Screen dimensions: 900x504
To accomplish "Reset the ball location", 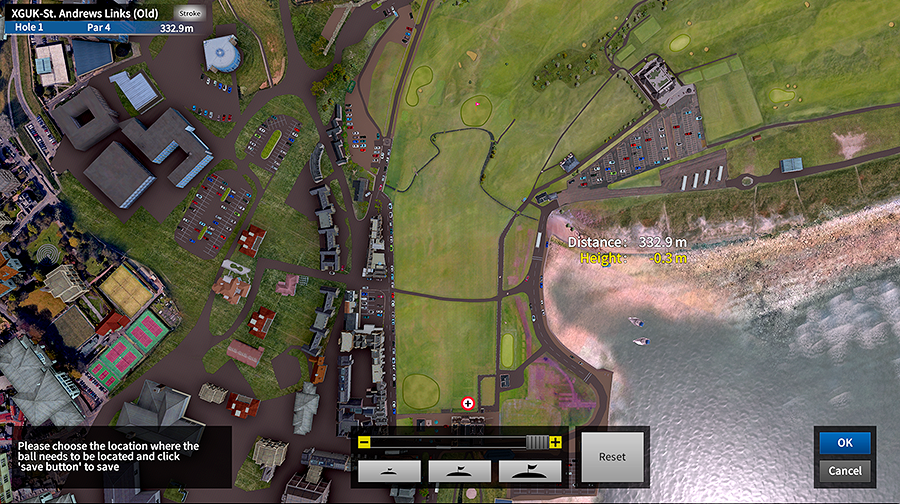I will click(612, 457).
